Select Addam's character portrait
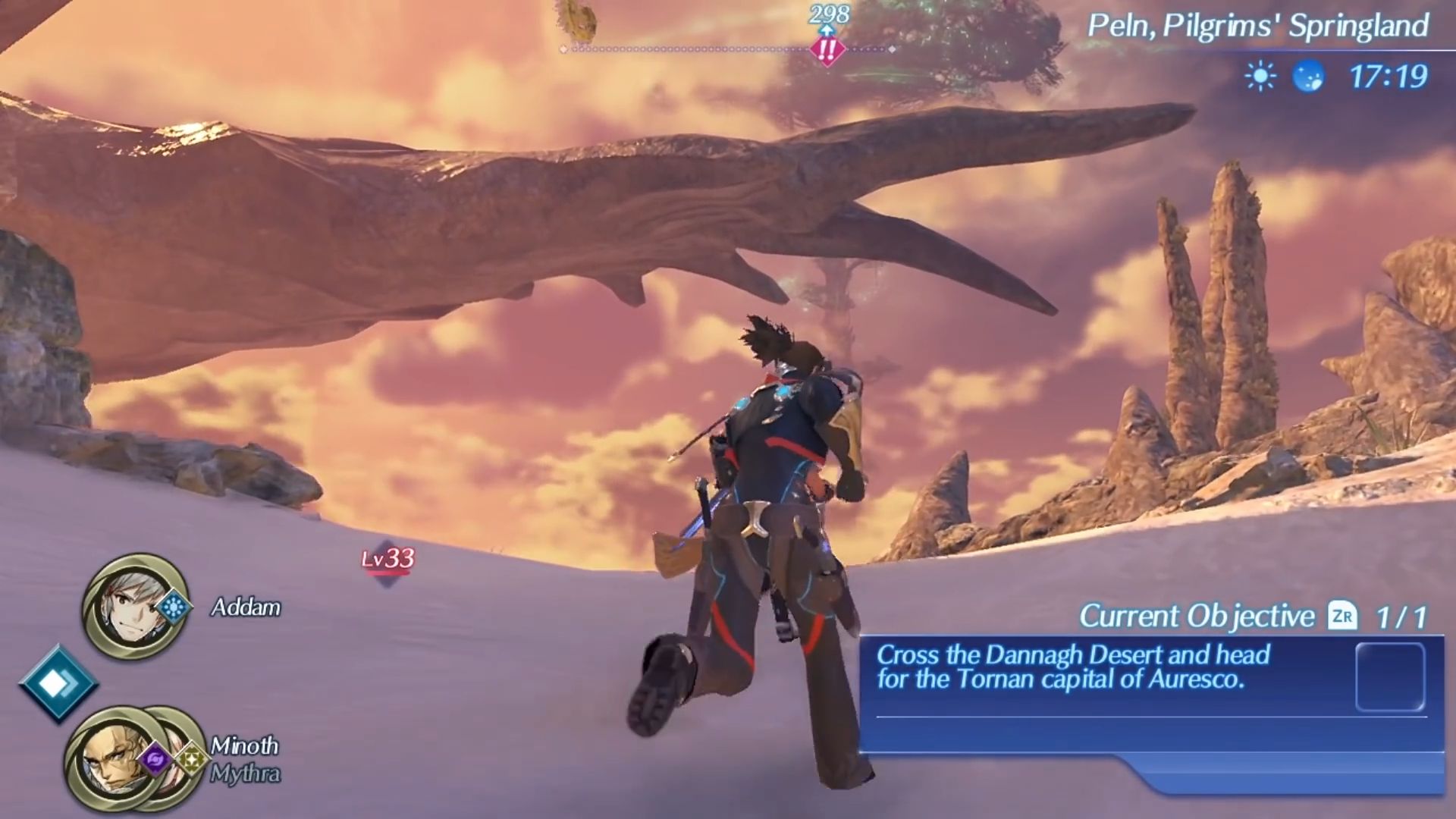Viewport: 1456px width, 819px height. [134, 607]
